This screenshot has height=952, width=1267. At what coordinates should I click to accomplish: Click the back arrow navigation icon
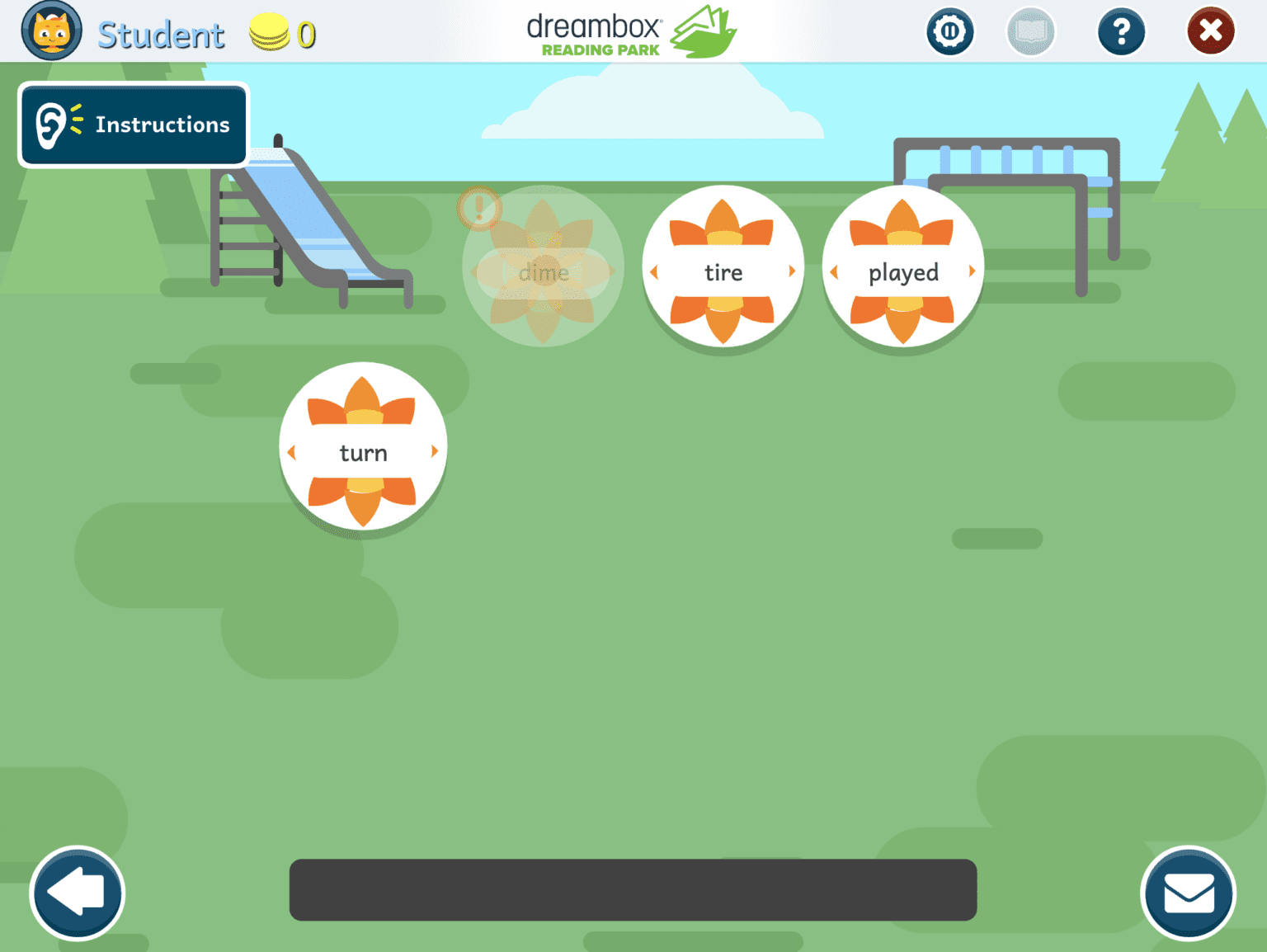tap(77, 893)
